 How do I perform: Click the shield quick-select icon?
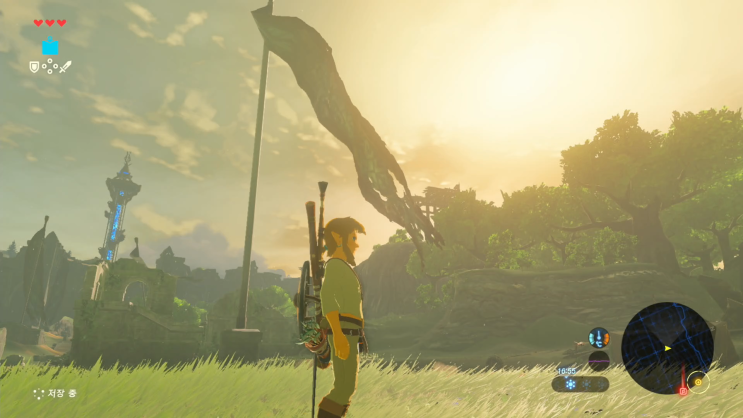(34, 67)
